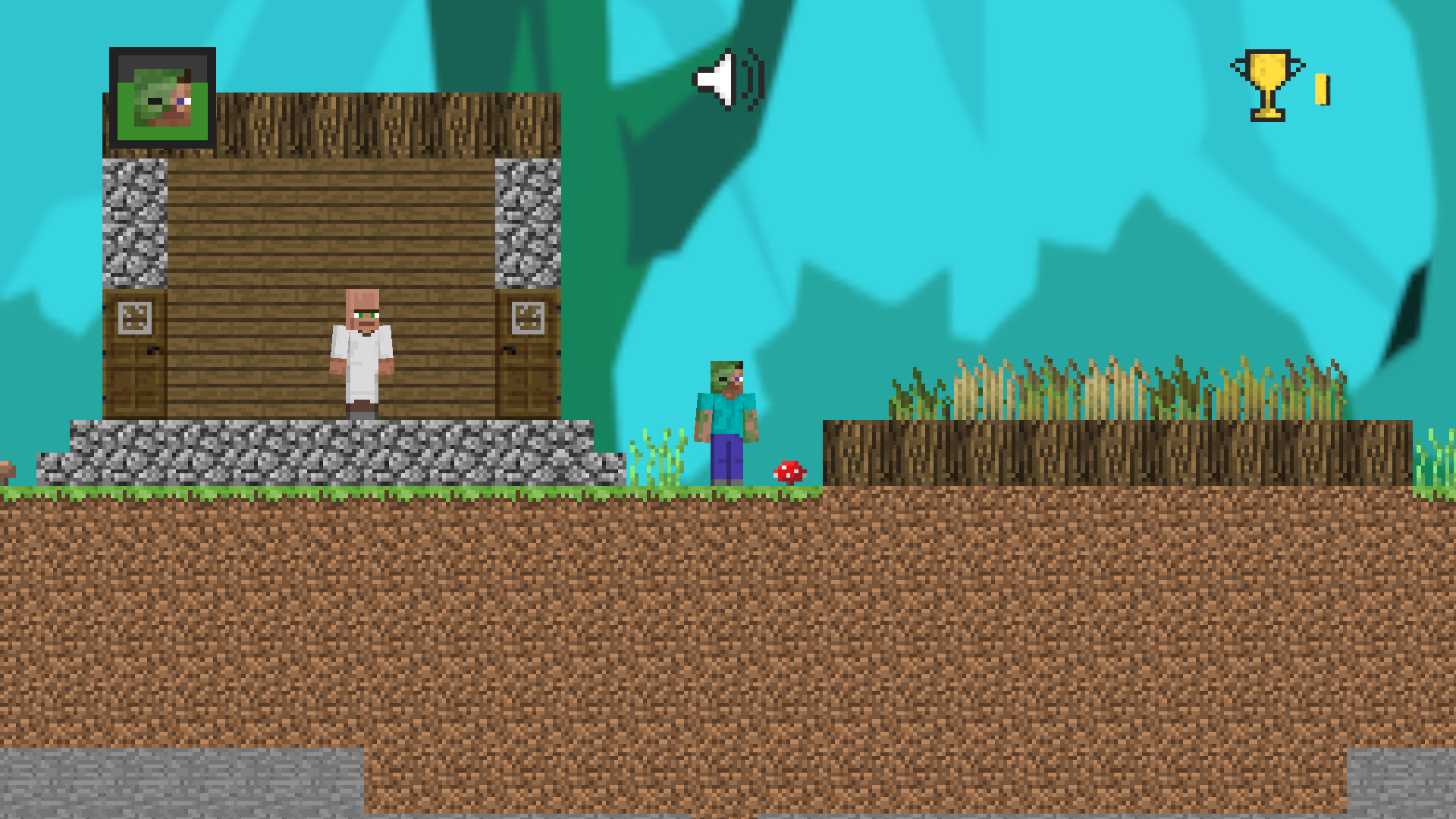Open the left door's window panel
The image size is (1456, 819).
coord(135,317)
